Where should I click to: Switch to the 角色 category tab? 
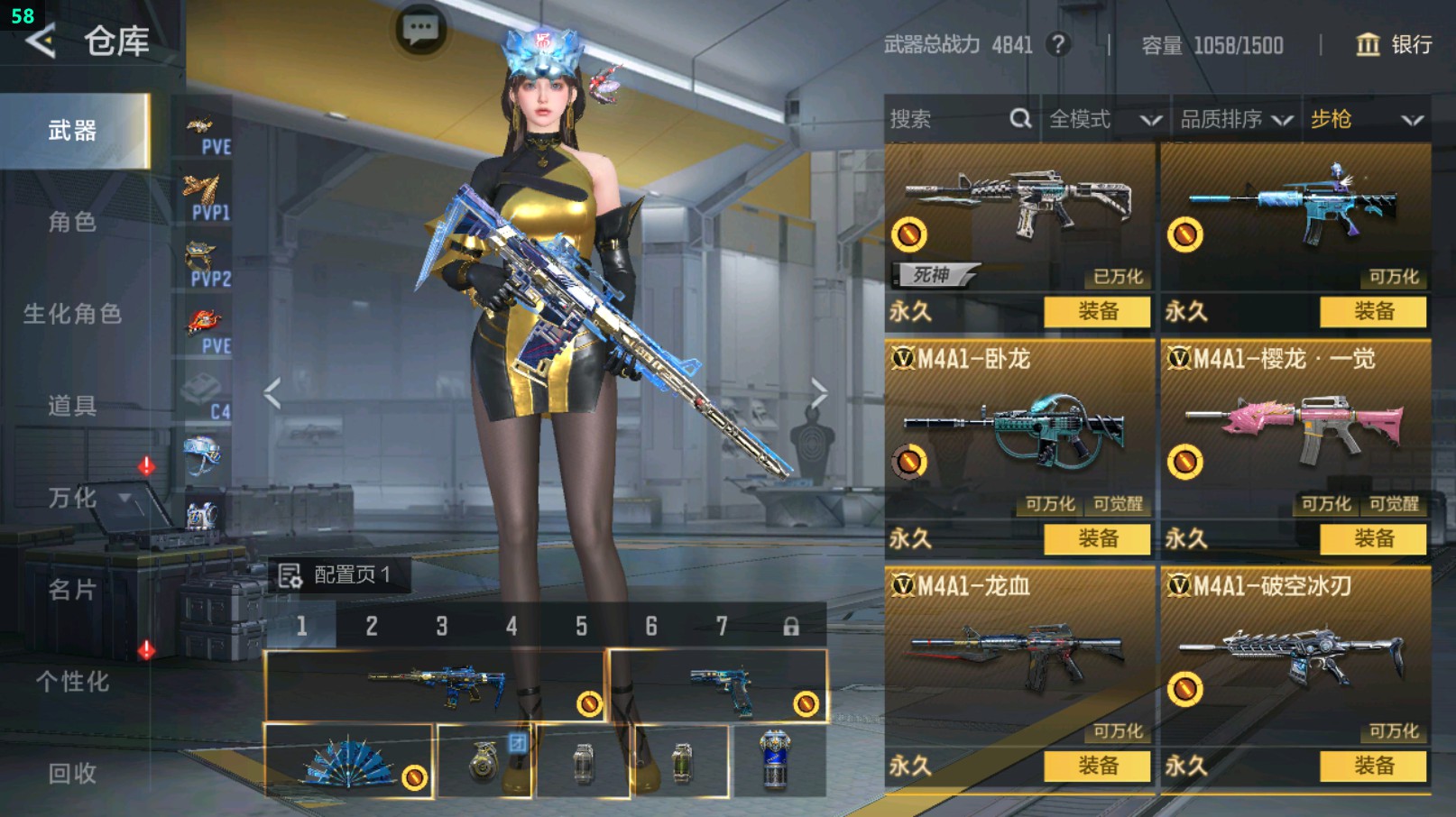(x=72, y=222)
